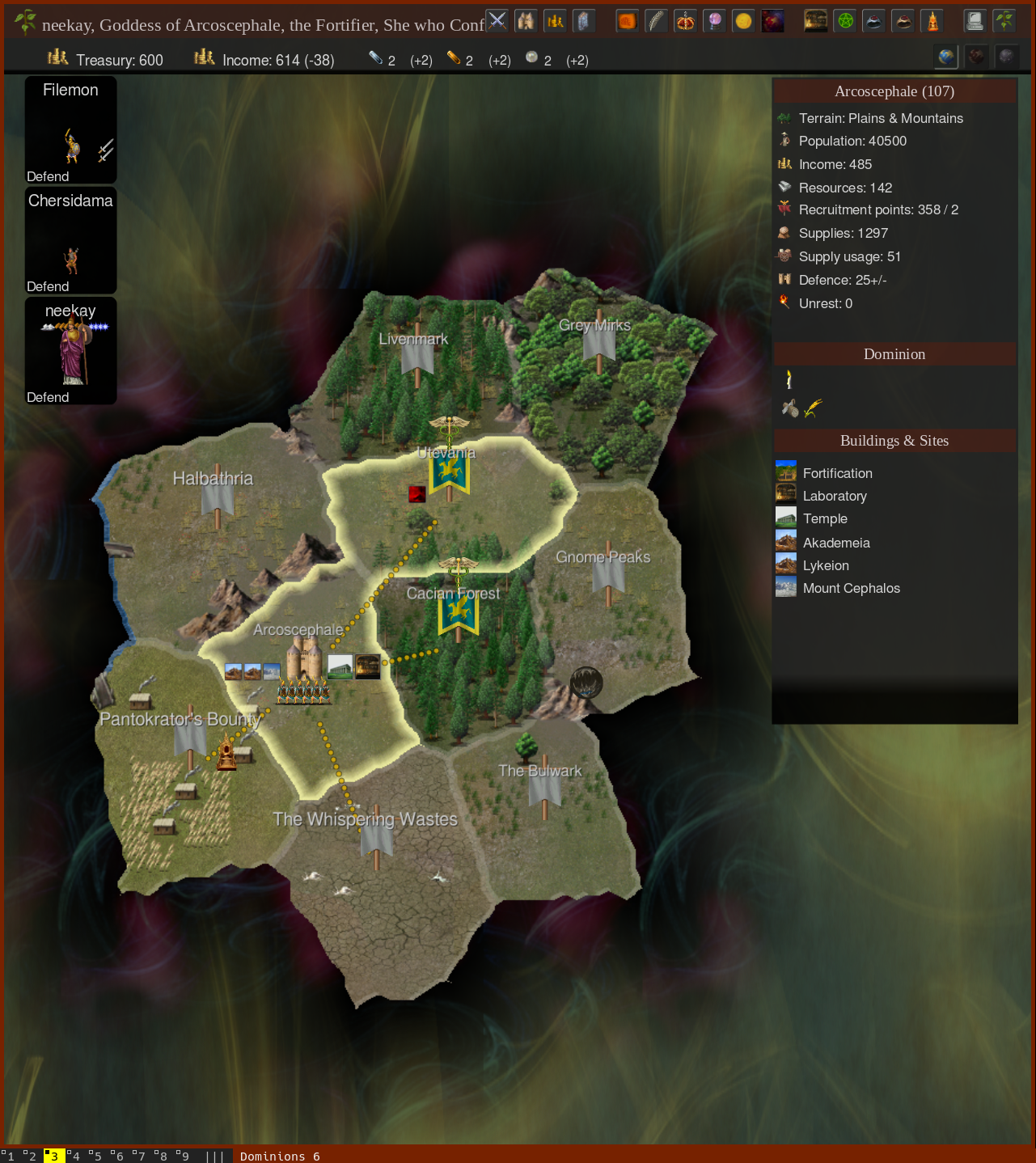The image size is (1036, 1163).
Task: Select the treasury coins icon in top toolbar
Action: pyautogui.click(x=555, y=22)
